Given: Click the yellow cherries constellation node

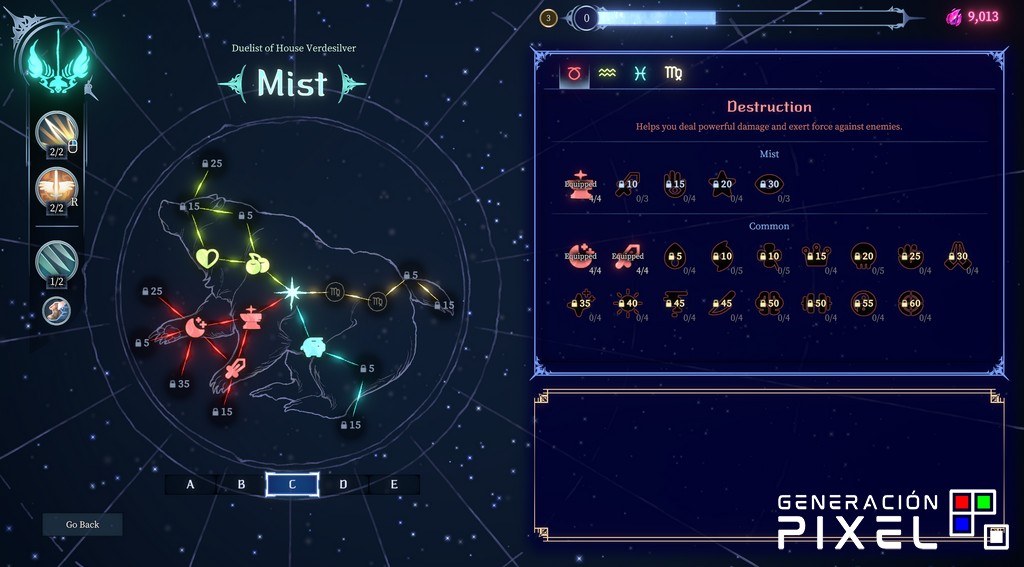Looking at the screenshot, I should pyautogui.click(x=257, y=264).
